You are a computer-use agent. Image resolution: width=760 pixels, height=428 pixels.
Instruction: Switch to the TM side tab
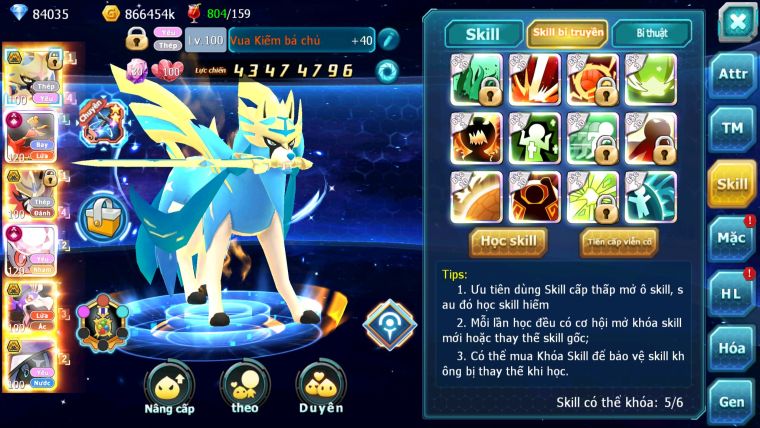(733, 128)
